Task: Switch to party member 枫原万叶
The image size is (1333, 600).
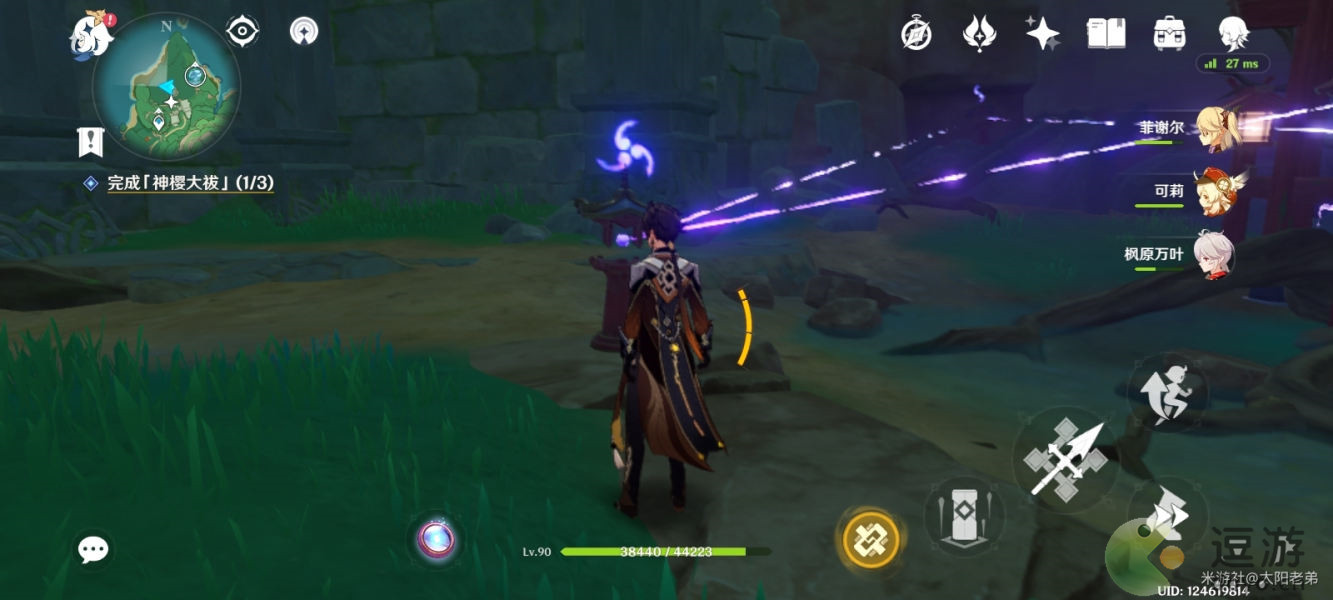Action: pos(1214,254)
